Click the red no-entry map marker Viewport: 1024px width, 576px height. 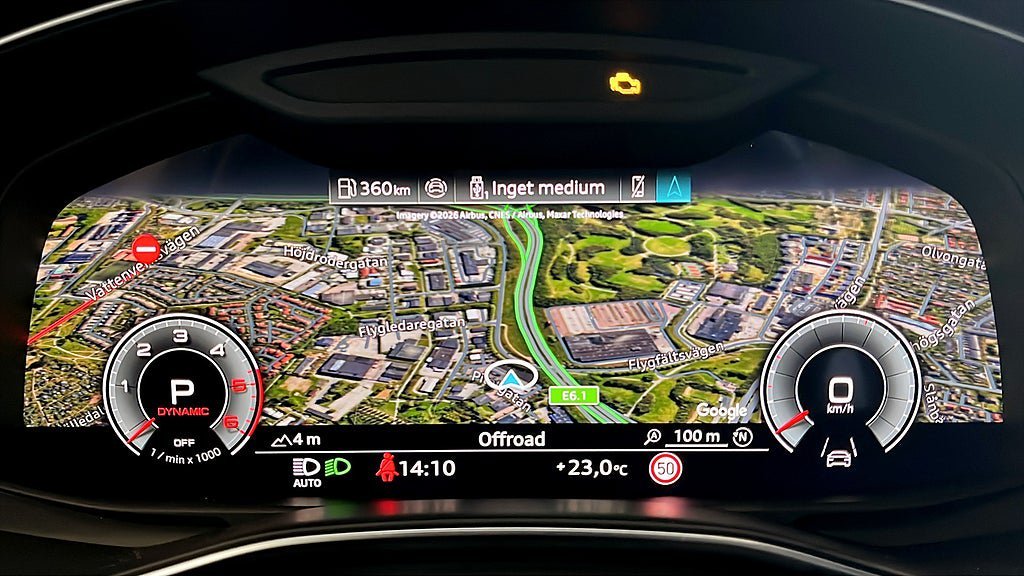click(147, 247)
